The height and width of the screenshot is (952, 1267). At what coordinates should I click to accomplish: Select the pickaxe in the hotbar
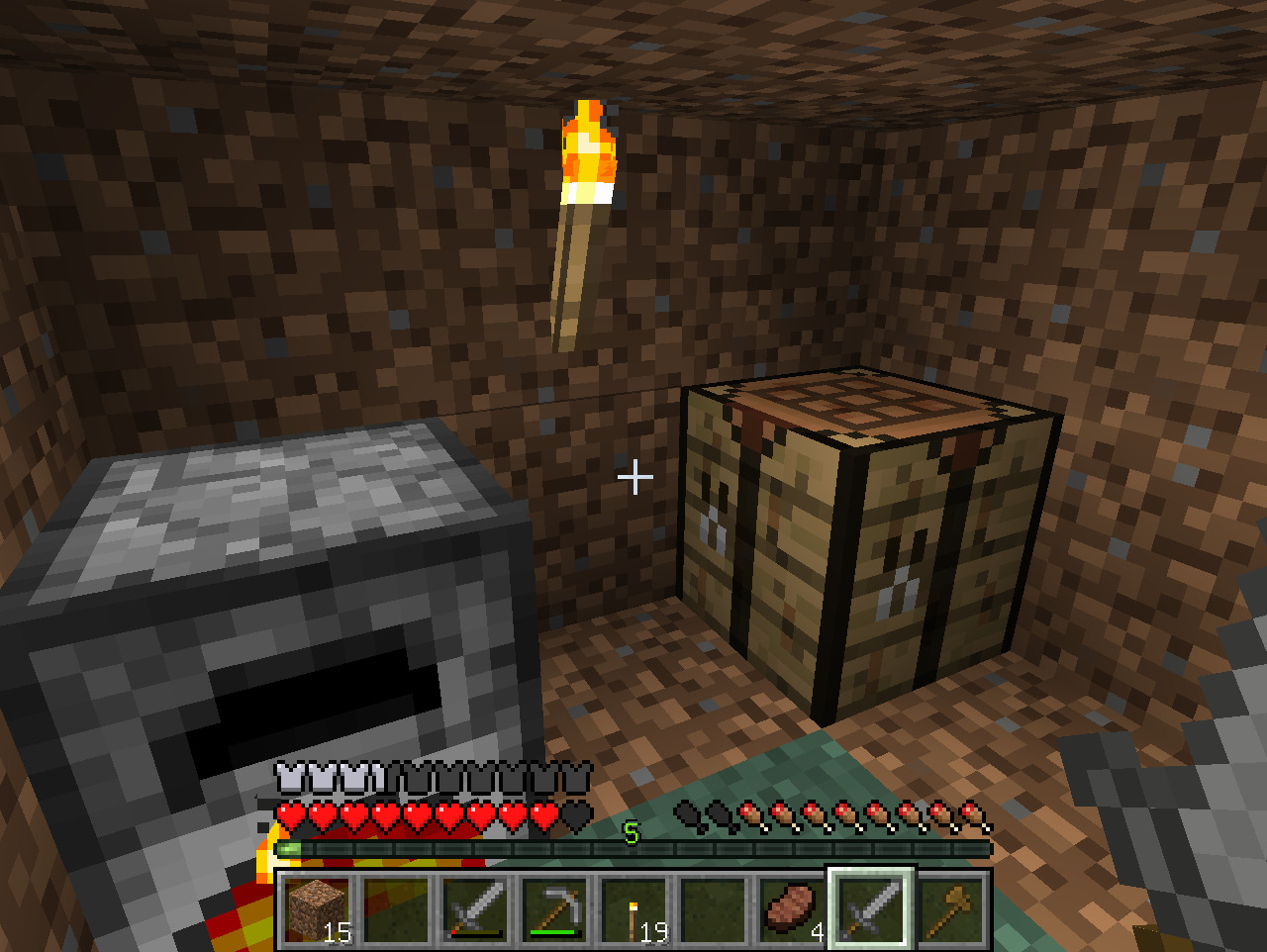click(x=555, y=909)
